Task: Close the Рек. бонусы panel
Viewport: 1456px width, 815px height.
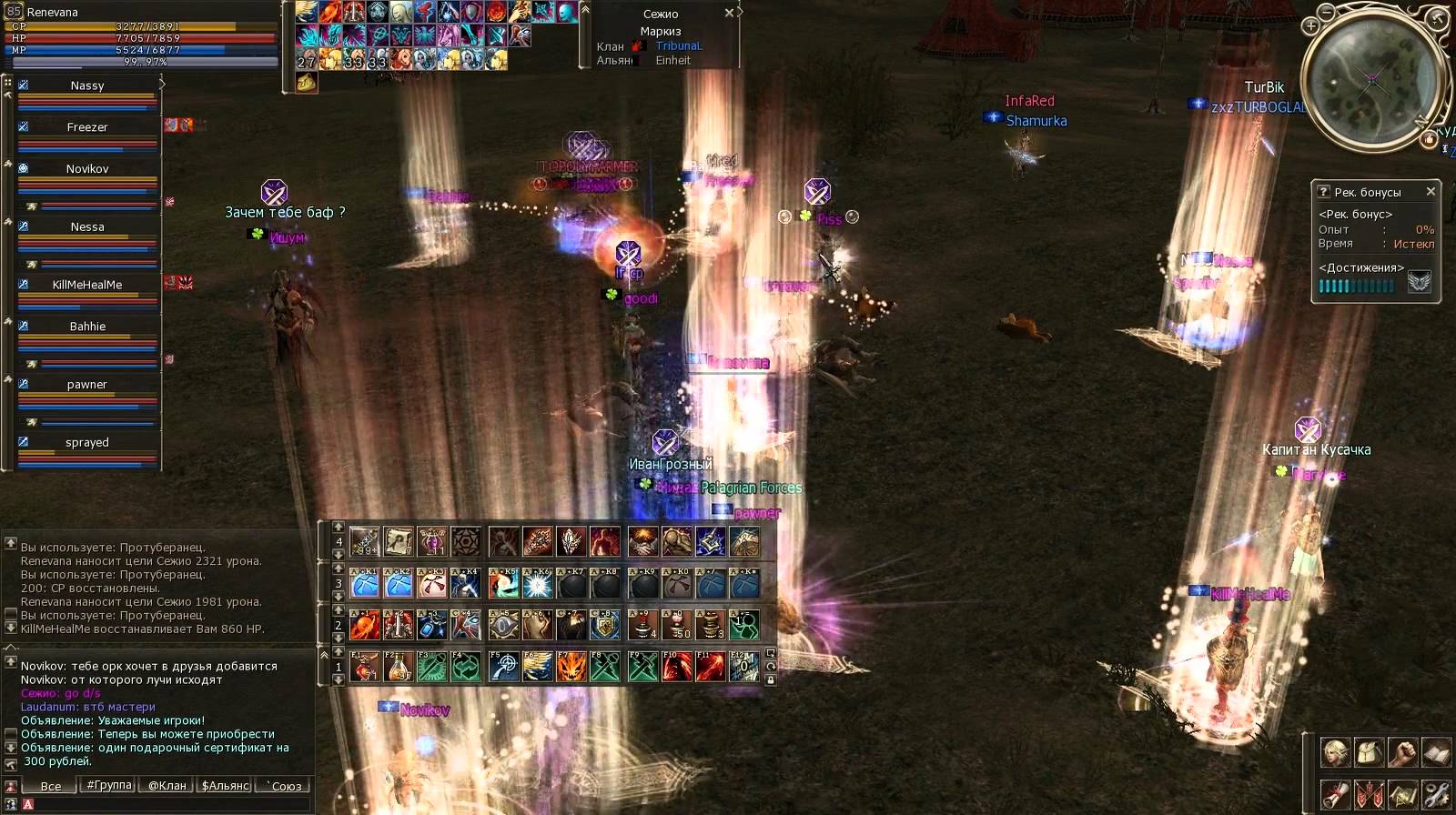Action: [x=1431, y=192]
